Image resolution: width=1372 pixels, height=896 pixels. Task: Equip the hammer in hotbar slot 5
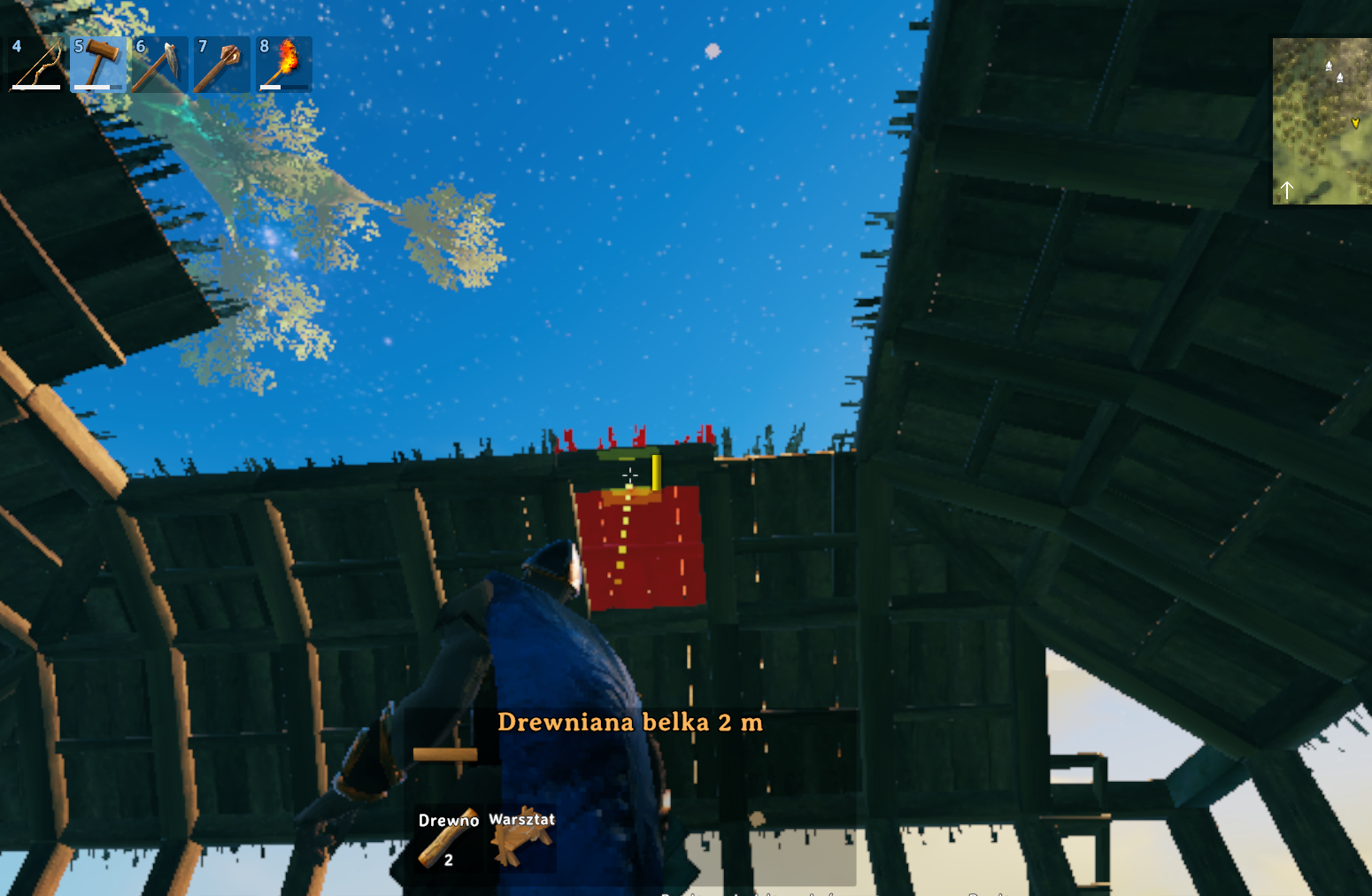tap(98, 65)
